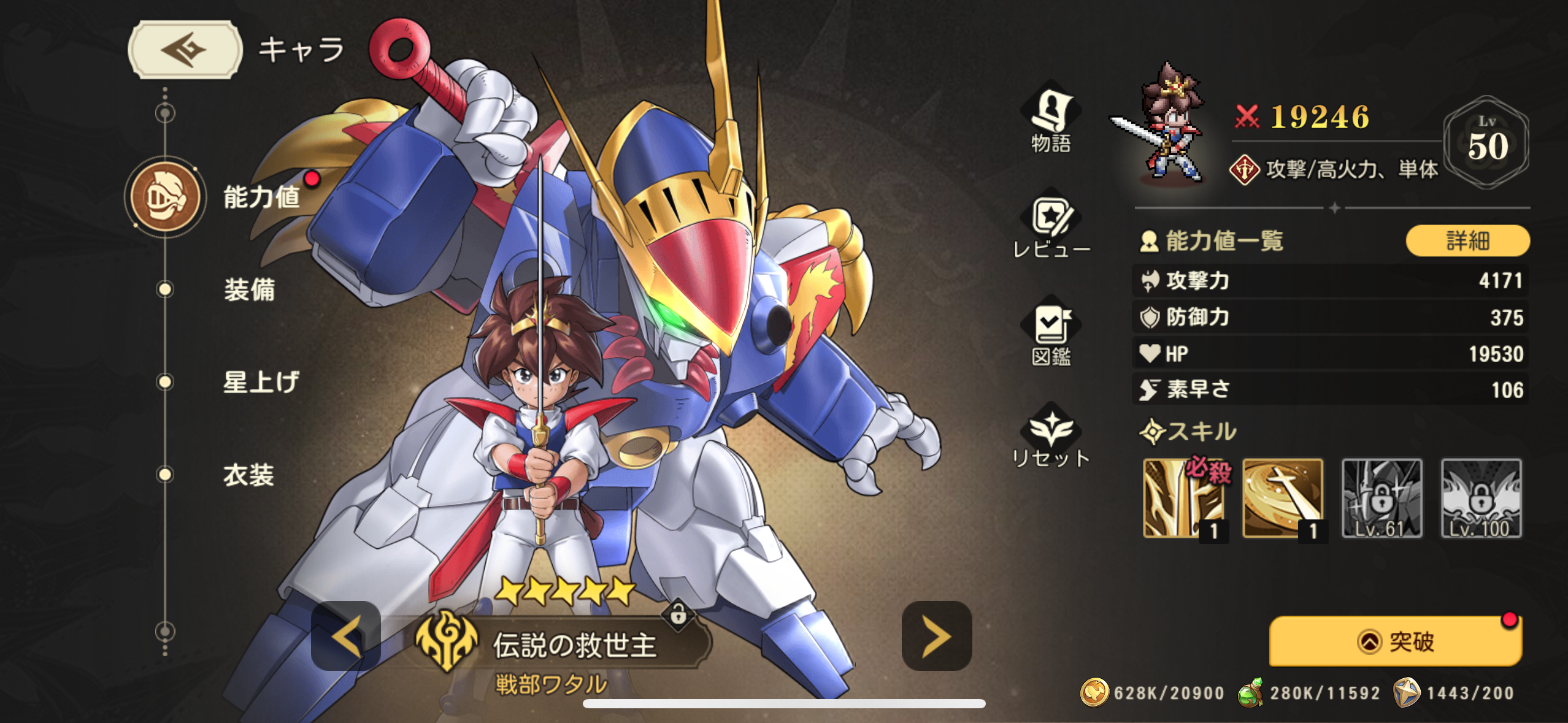Viewport: 1568px width, 723px height.
Task: Tap the 突破 breakthrough button
Action: tap(1395, 641)
